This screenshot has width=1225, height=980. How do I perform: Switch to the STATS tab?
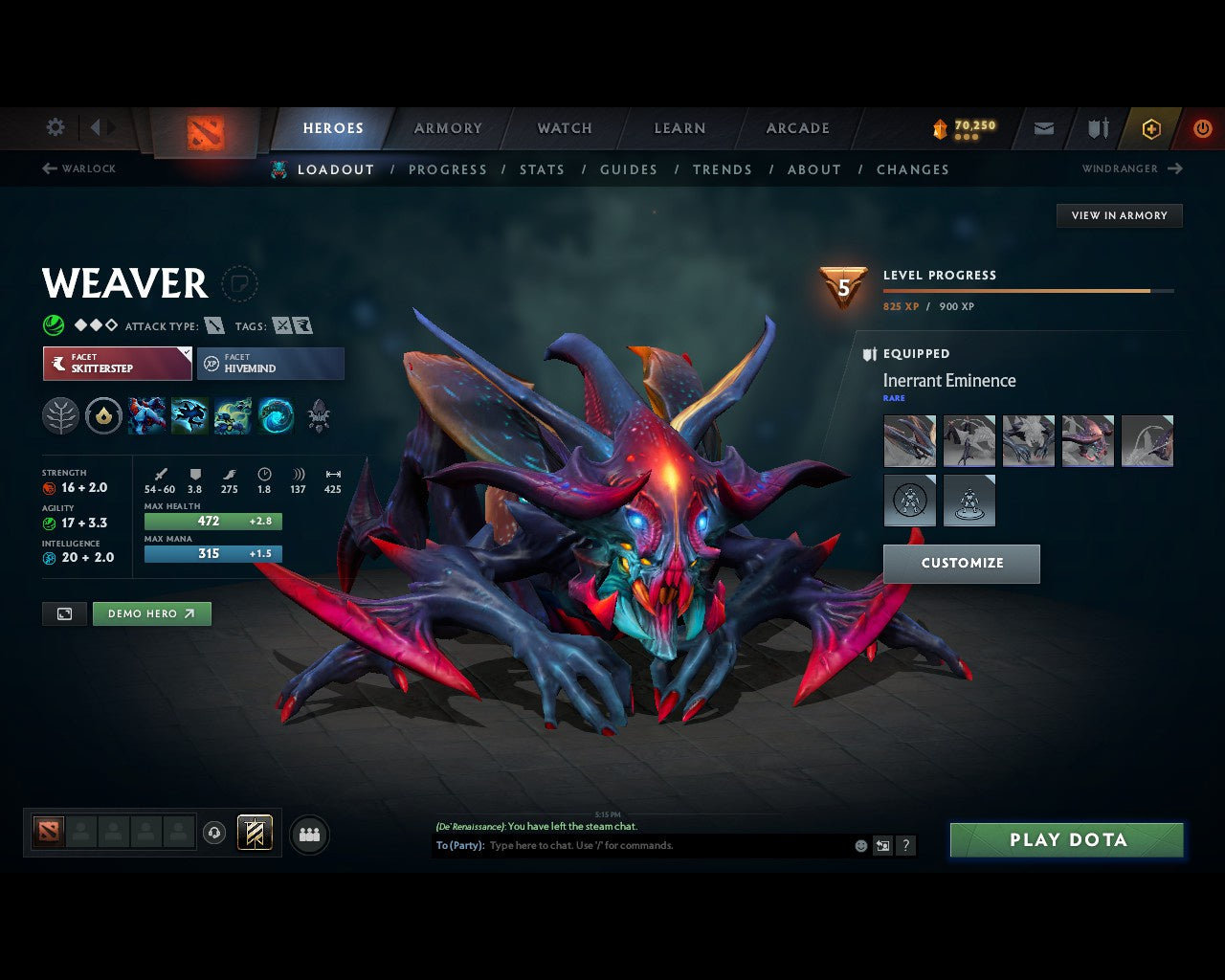543,169
